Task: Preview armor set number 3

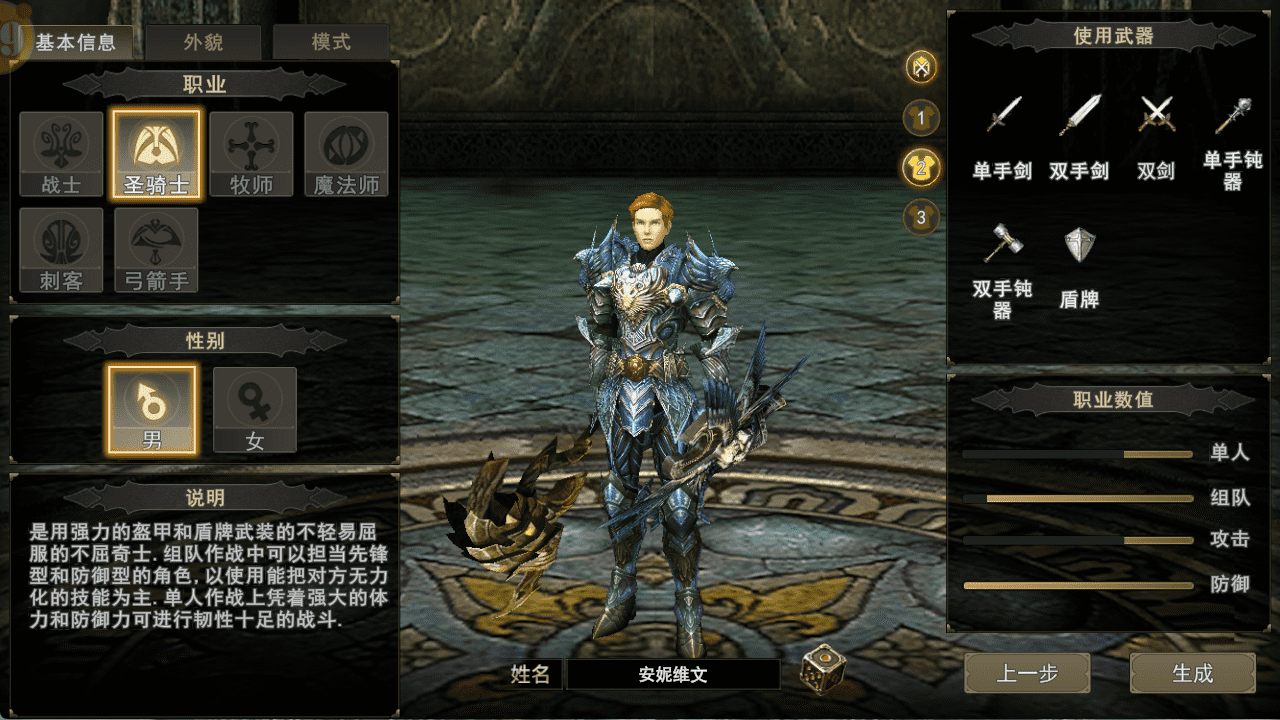Action: click(922, 216)
